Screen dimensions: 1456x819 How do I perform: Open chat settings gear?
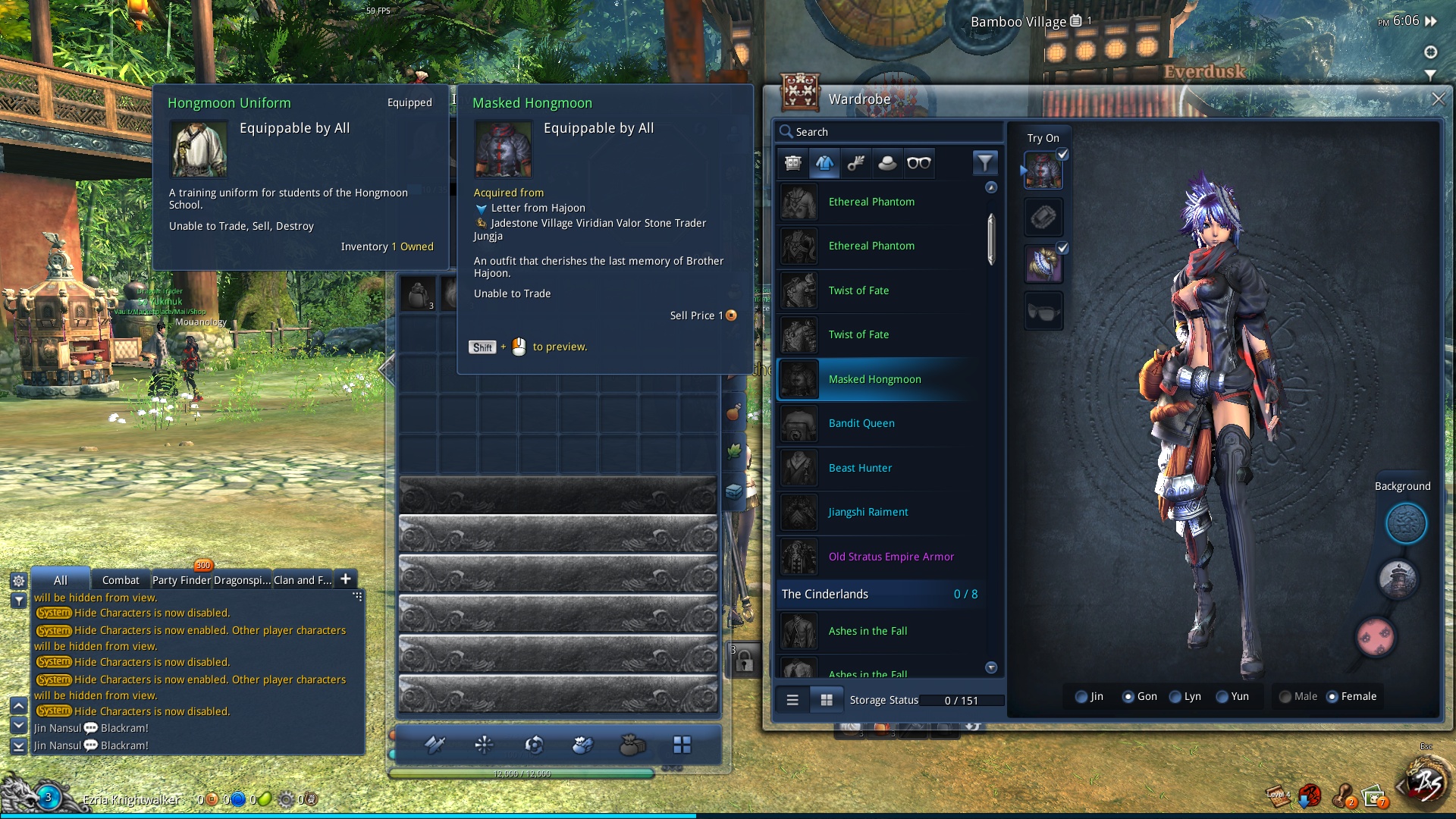tap(19, 581)
